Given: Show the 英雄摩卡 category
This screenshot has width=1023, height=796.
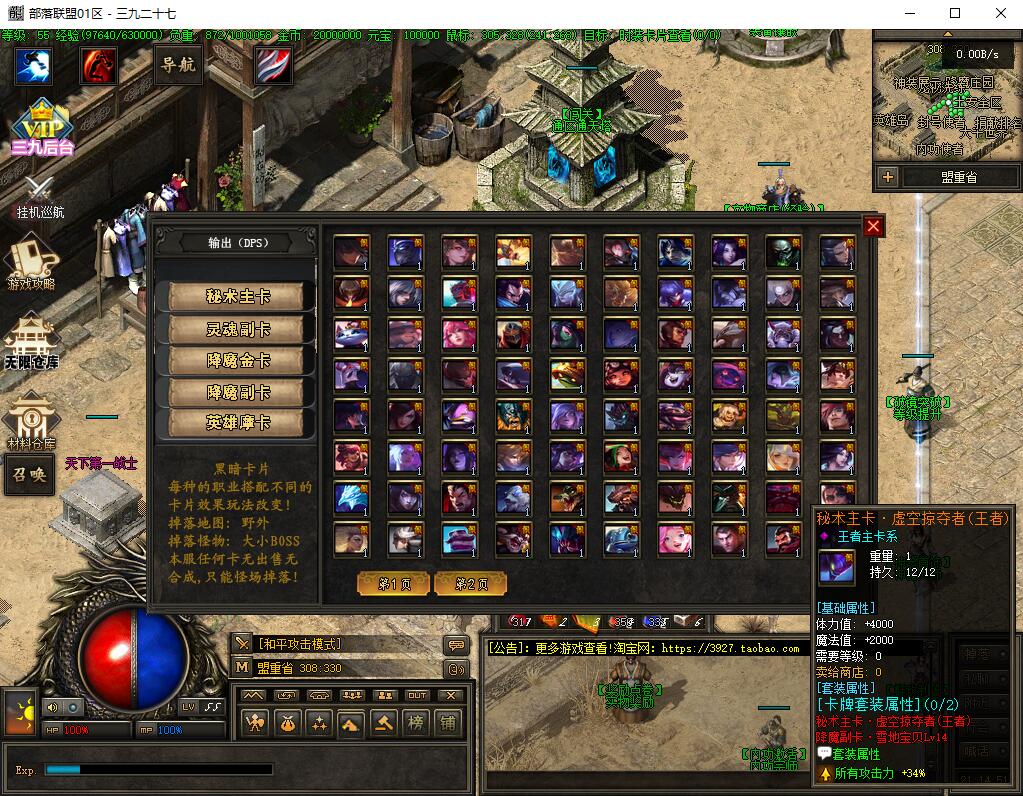Looking at the screenshot, I should click(238, 423).
